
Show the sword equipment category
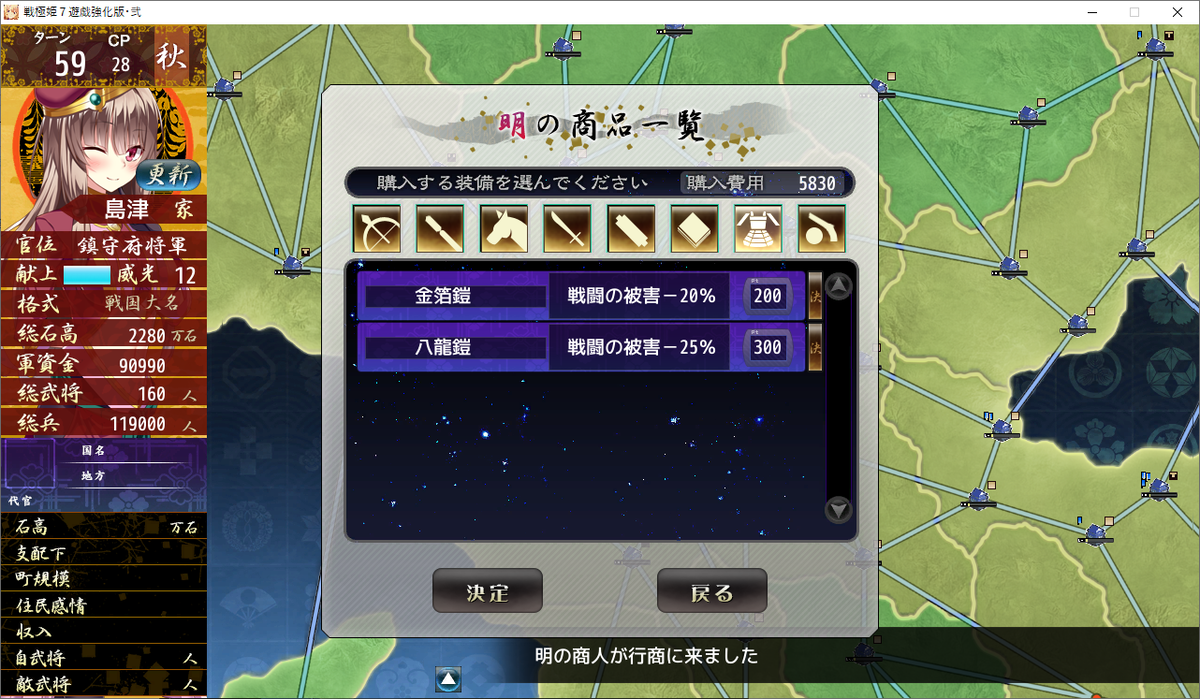568,229
